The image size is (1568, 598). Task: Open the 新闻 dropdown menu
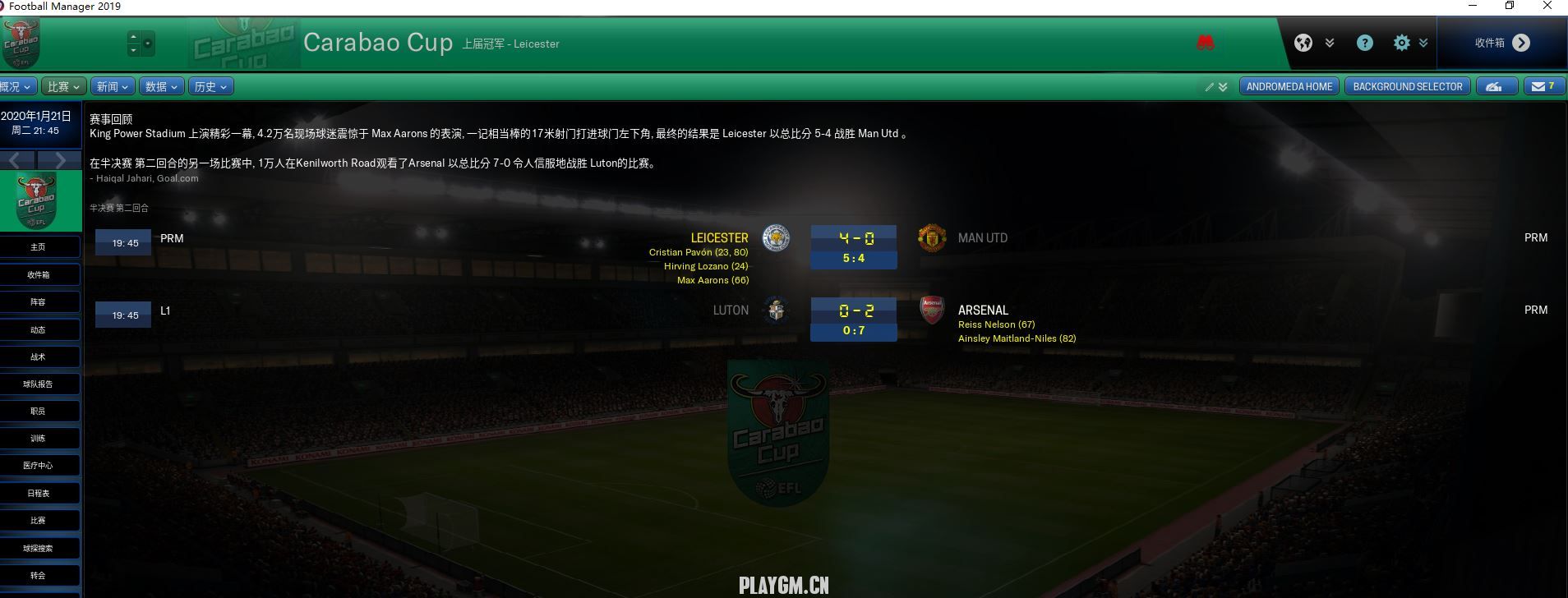pyautogui.click(x=113, y=86)
